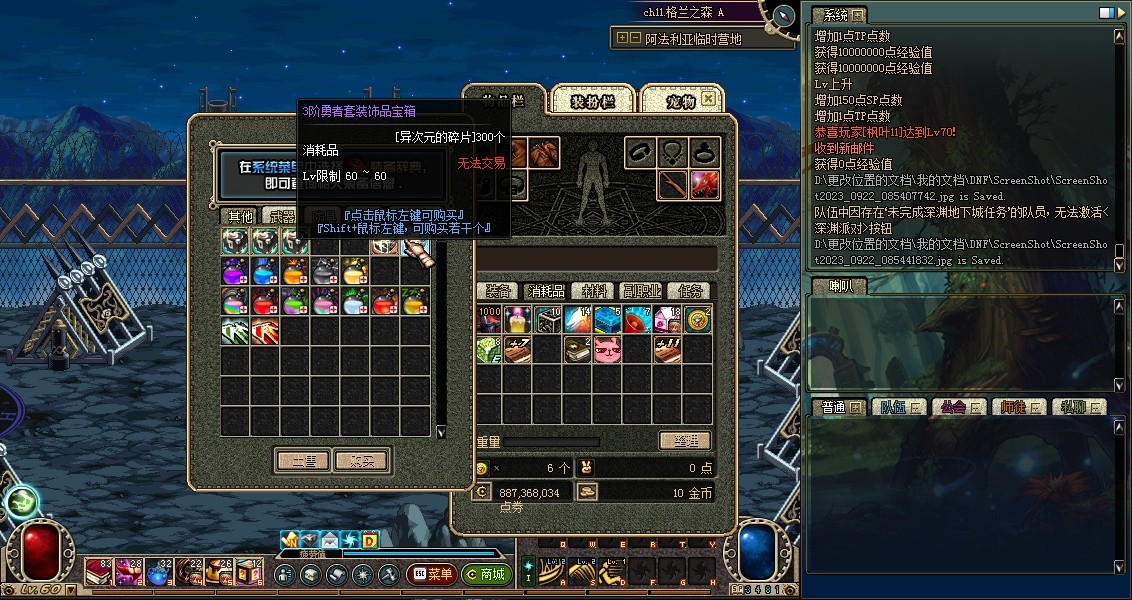
Task: Open the 商城 cash shop
Action: click(x=487, y=575)
